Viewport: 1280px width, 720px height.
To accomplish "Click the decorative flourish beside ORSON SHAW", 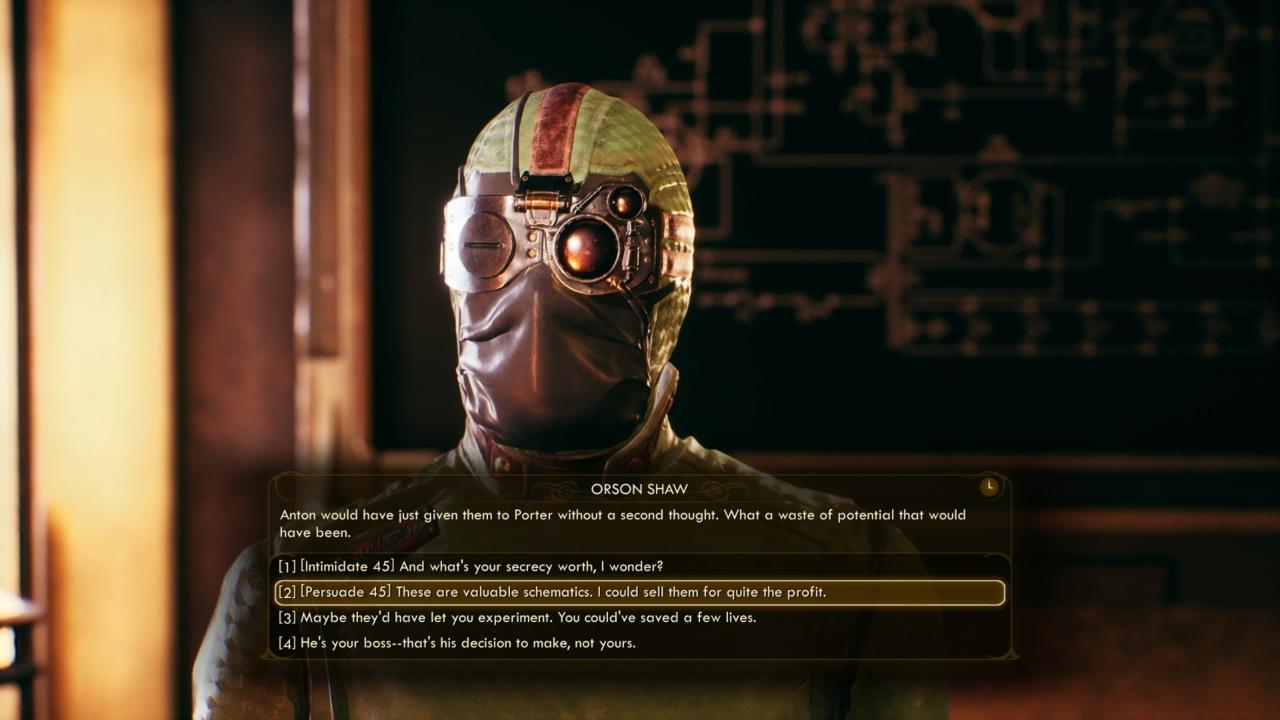I will click(553, 488).
